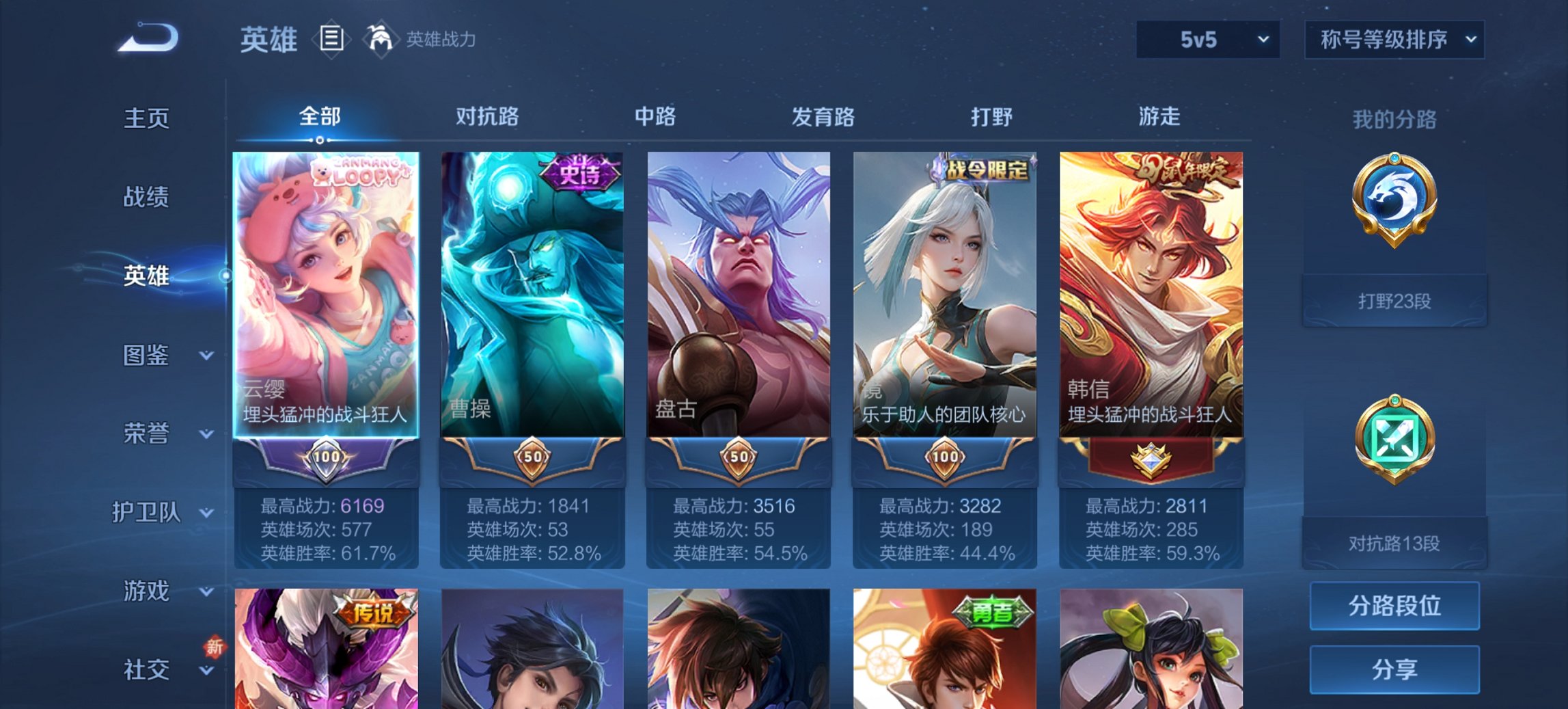Click the 分路段位 button
Viewport: 1568px width, 709px height.
(x=1394, y=606)
